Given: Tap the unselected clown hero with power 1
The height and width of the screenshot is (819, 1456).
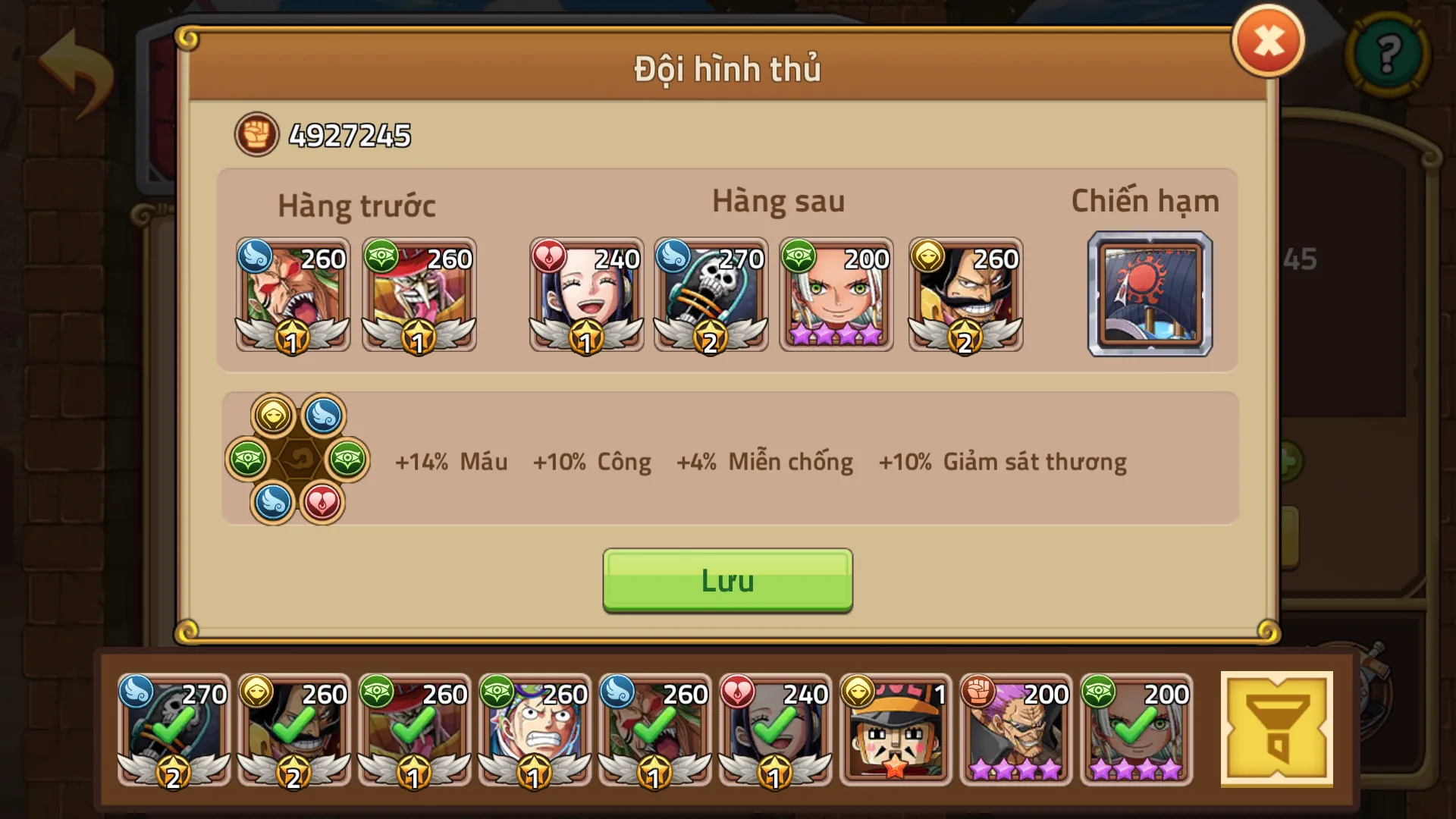Looking at the screenshot, I should click(896, 730).
